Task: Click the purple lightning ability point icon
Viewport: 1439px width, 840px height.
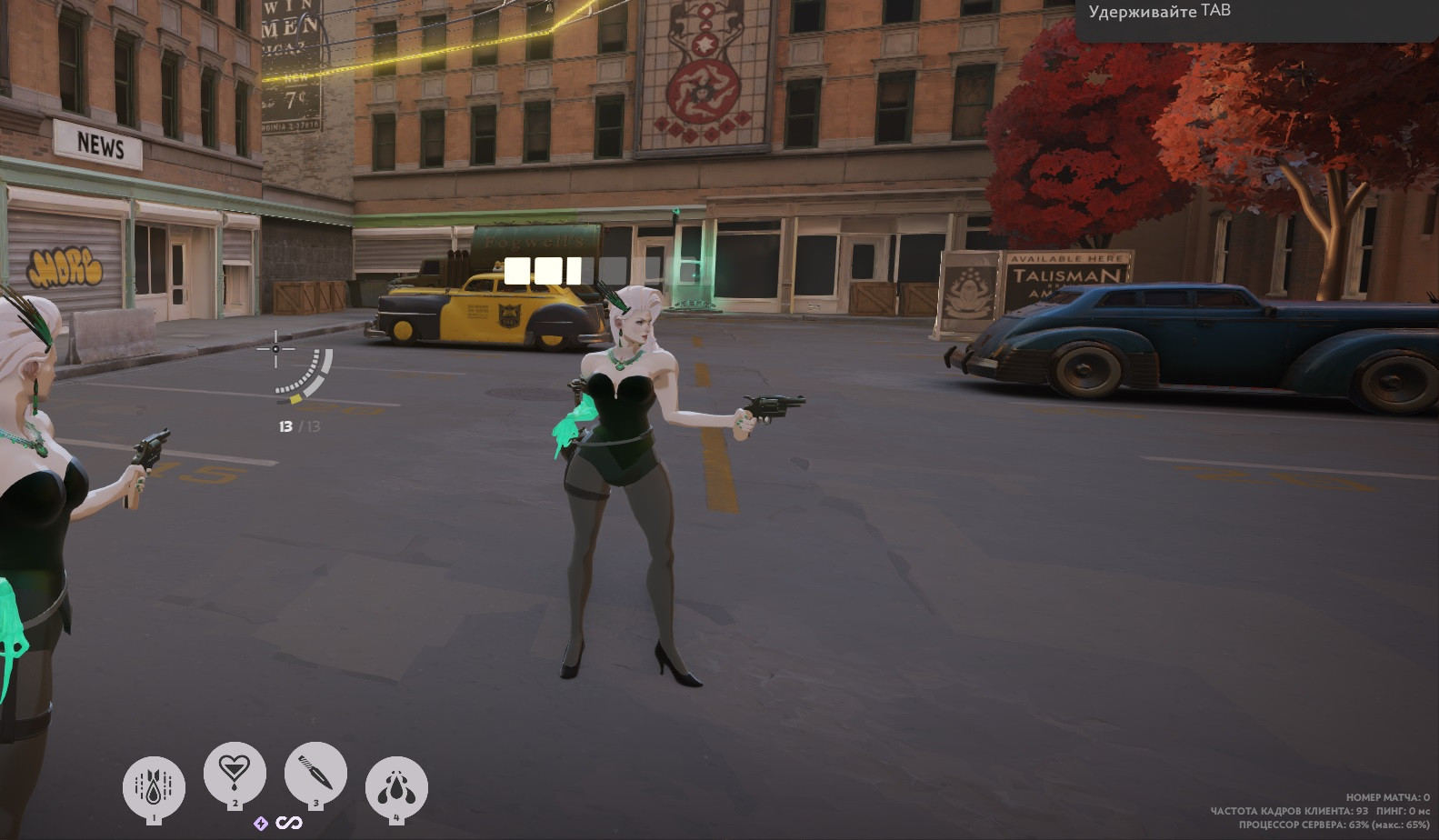Action: pos(260,823)
